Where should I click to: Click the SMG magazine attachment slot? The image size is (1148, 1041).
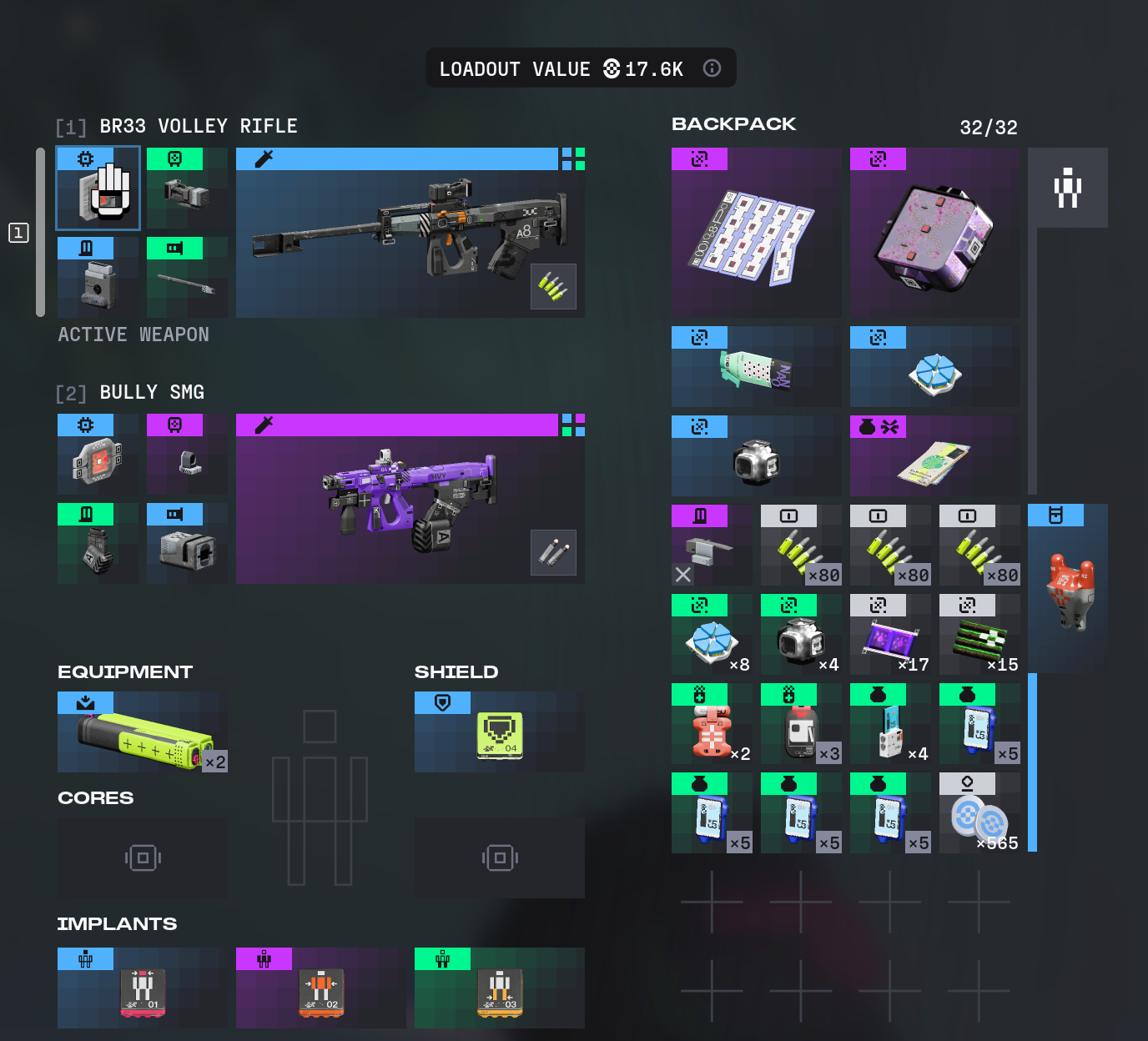(98, 544)
